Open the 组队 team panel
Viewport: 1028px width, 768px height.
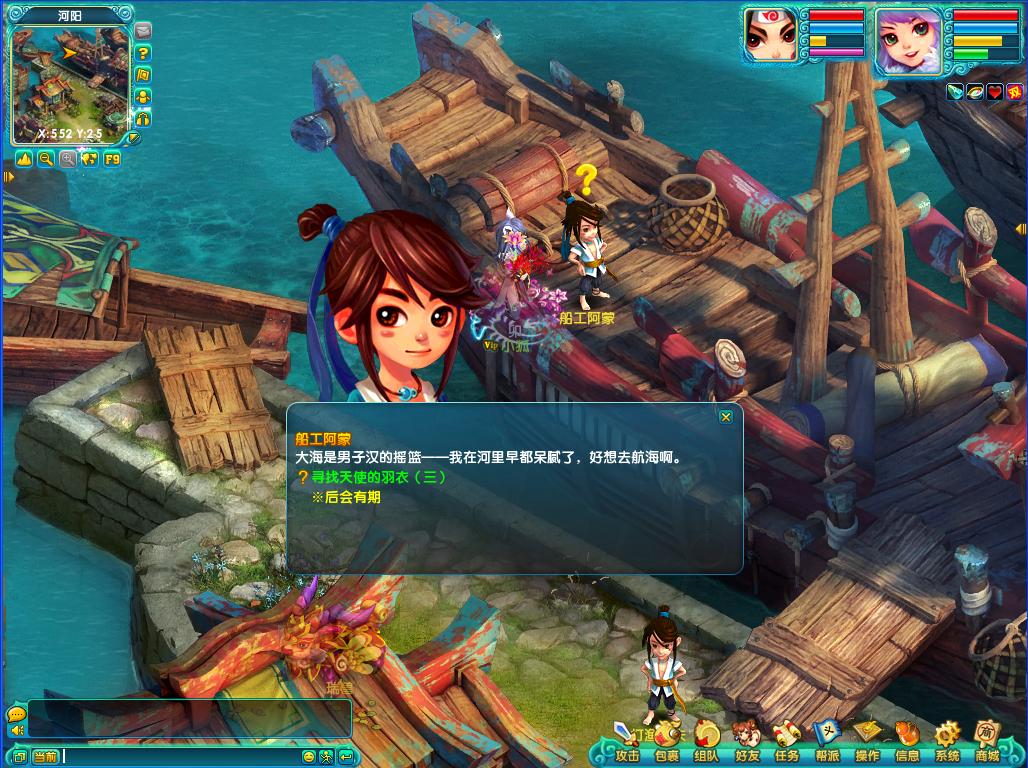pos(707,743)
